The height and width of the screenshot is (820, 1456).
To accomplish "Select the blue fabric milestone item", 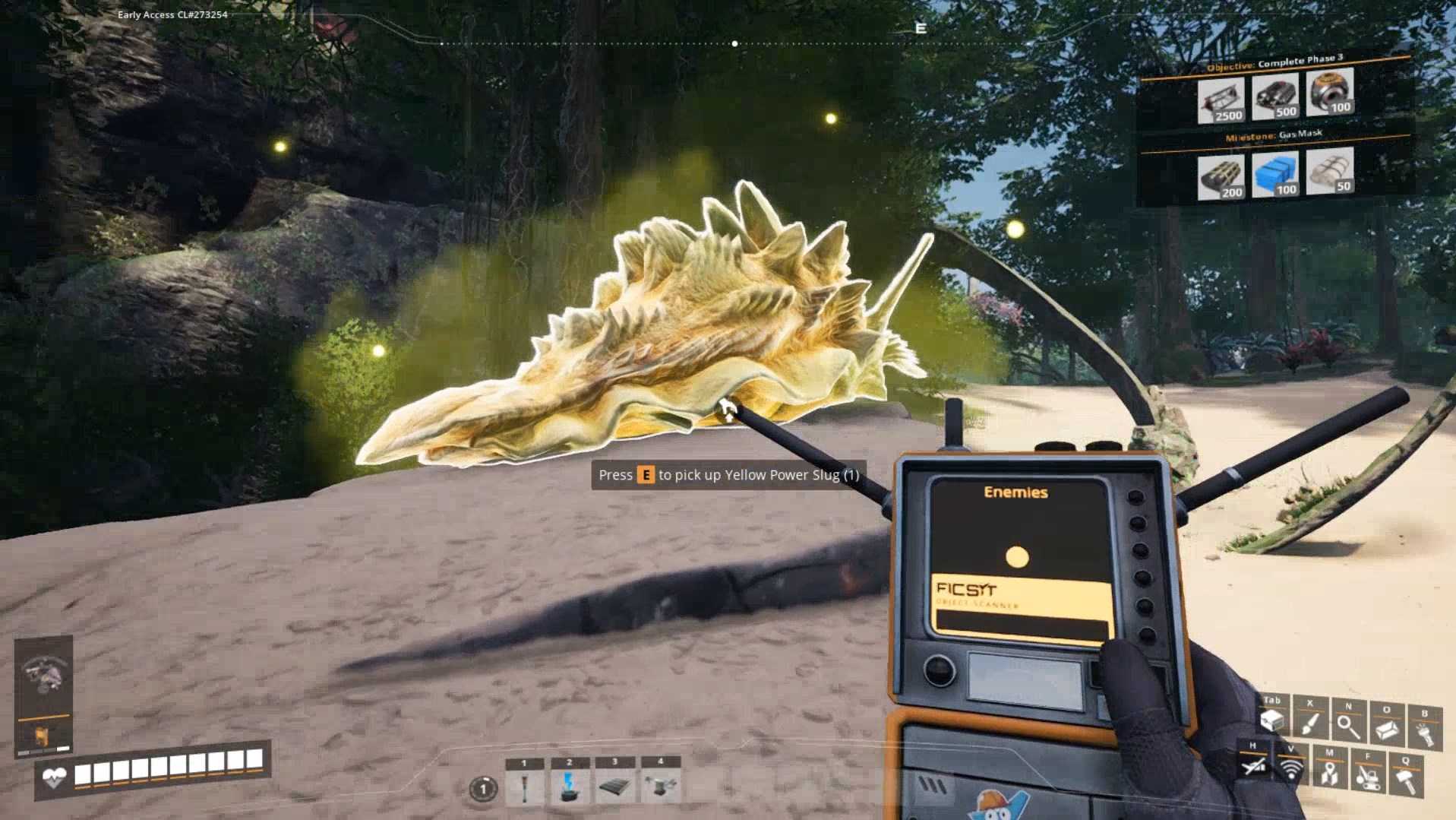I will [1275, 174].
